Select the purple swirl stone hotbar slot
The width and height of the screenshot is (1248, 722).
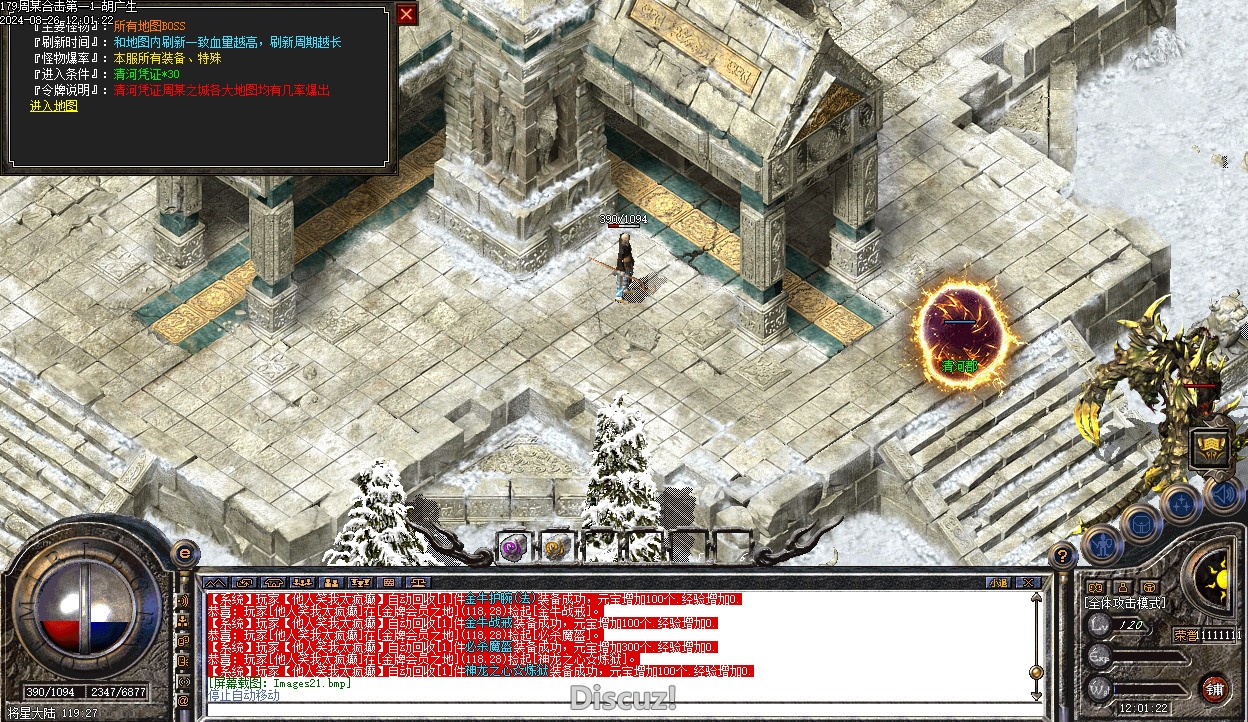(x=513, y=546)
